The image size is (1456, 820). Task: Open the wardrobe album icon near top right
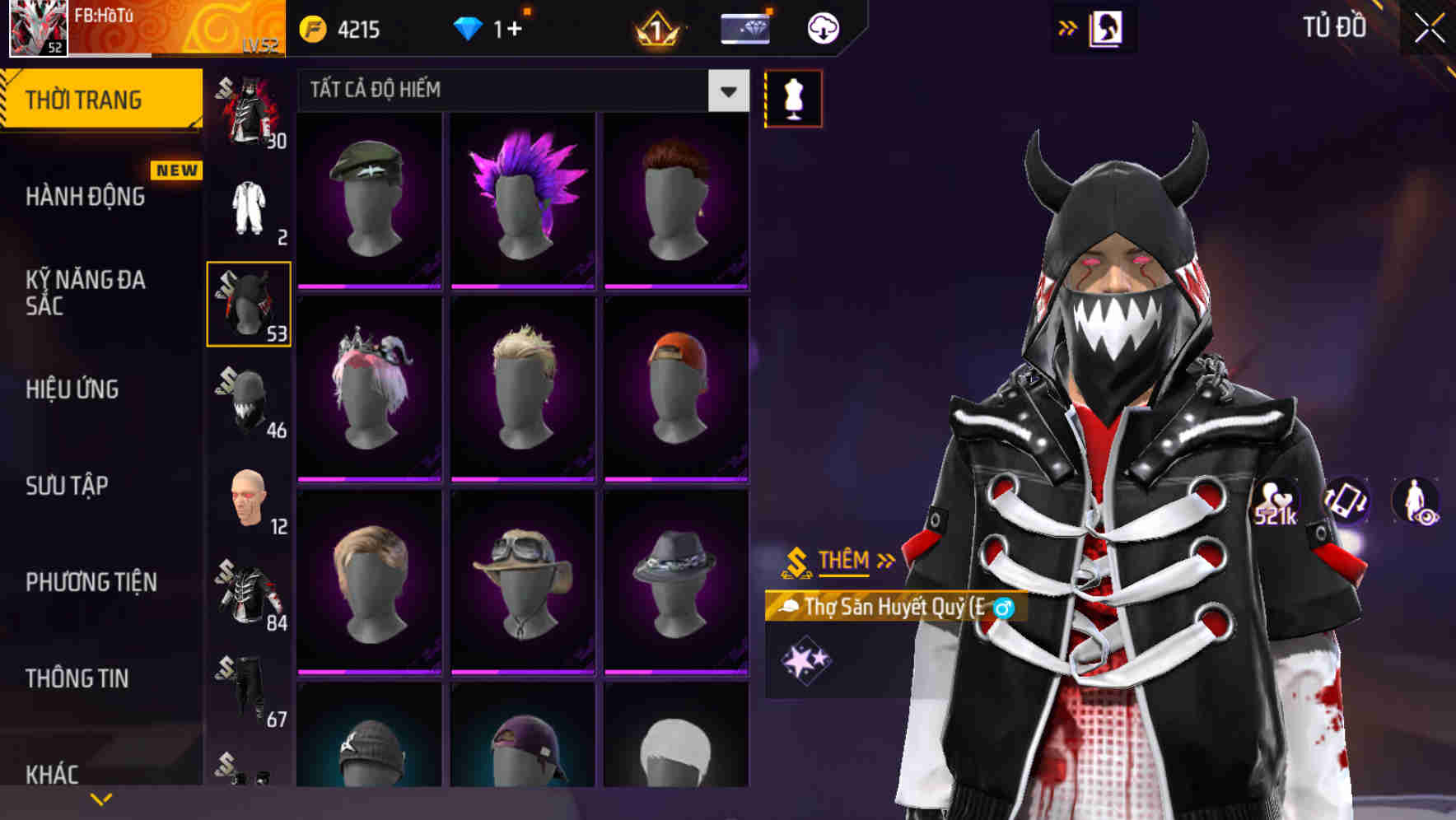coord(1105,27)
